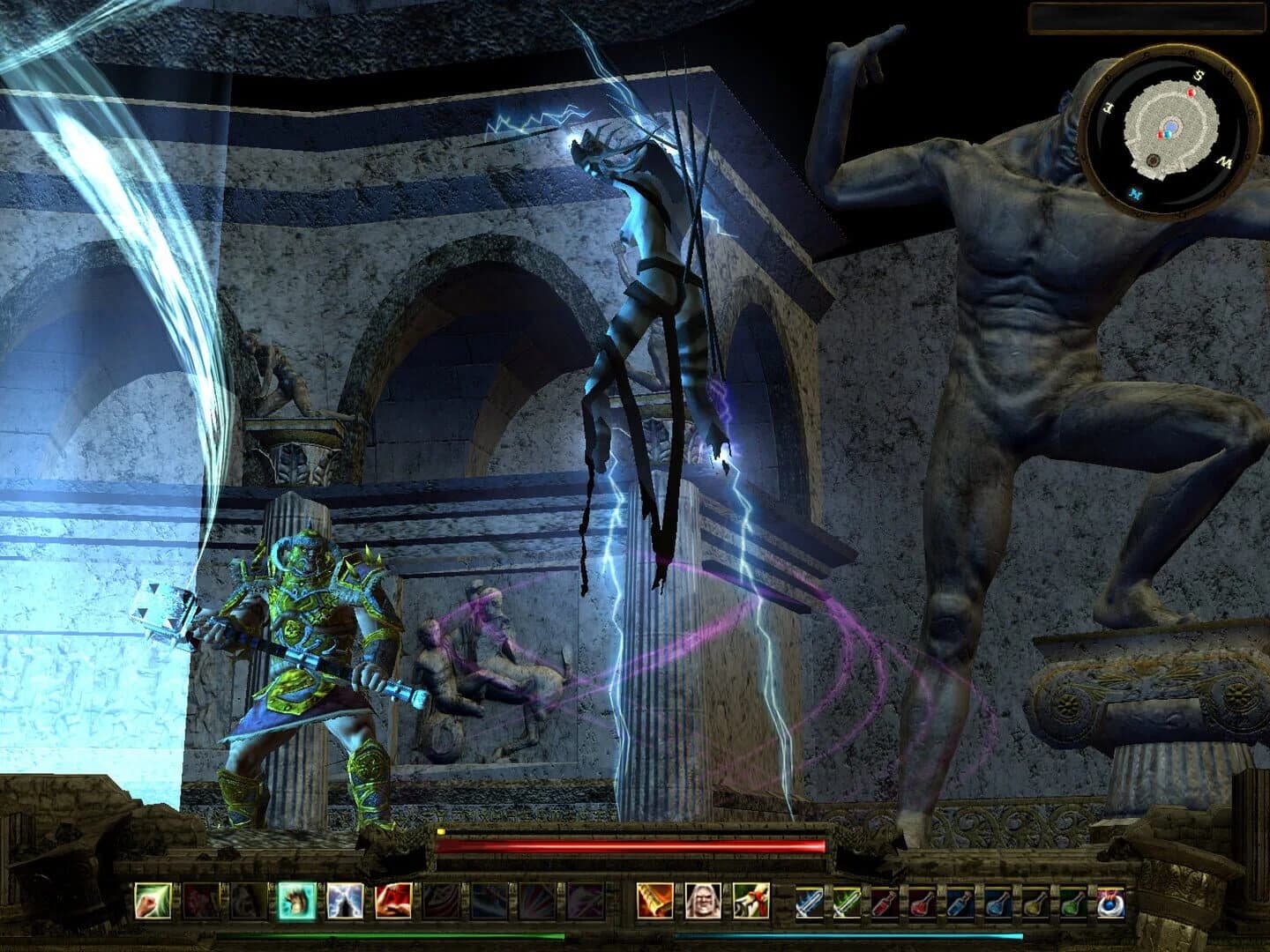Click the scroll with red ribbon icon
This screenshot has height=952, width=1270.
(751, 903)
